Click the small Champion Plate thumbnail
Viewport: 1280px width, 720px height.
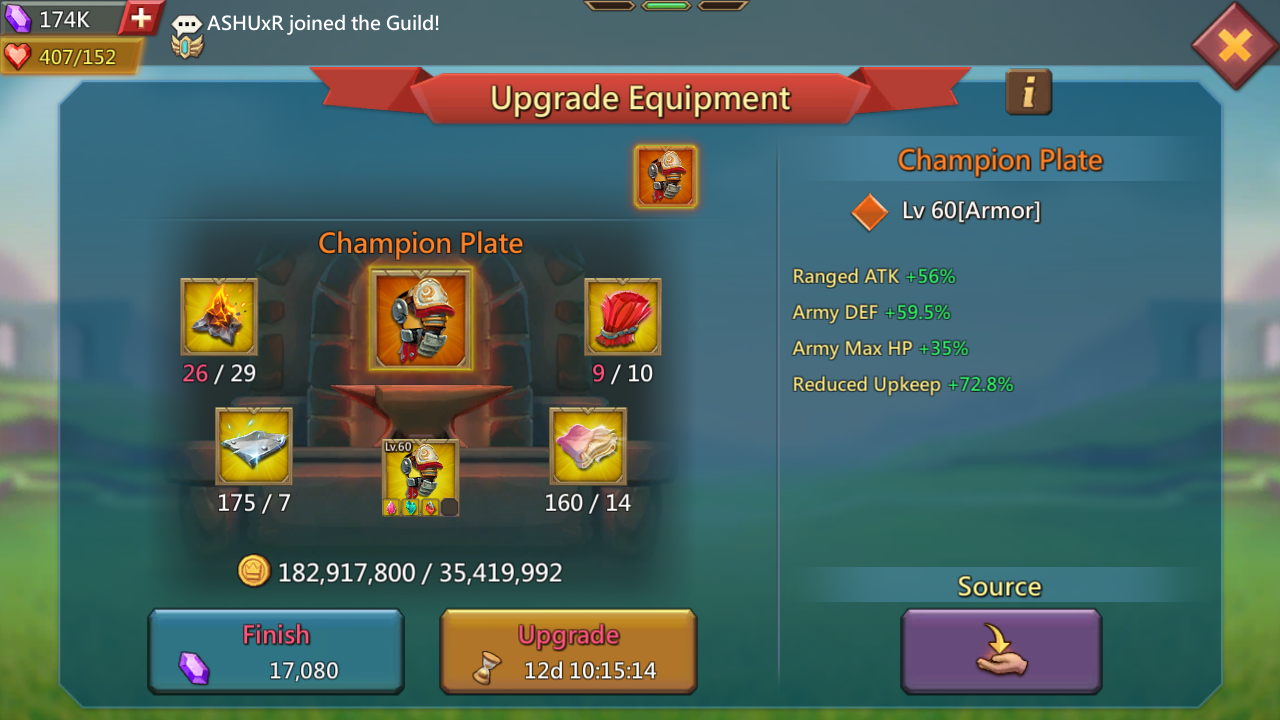(x=665, y=177)
